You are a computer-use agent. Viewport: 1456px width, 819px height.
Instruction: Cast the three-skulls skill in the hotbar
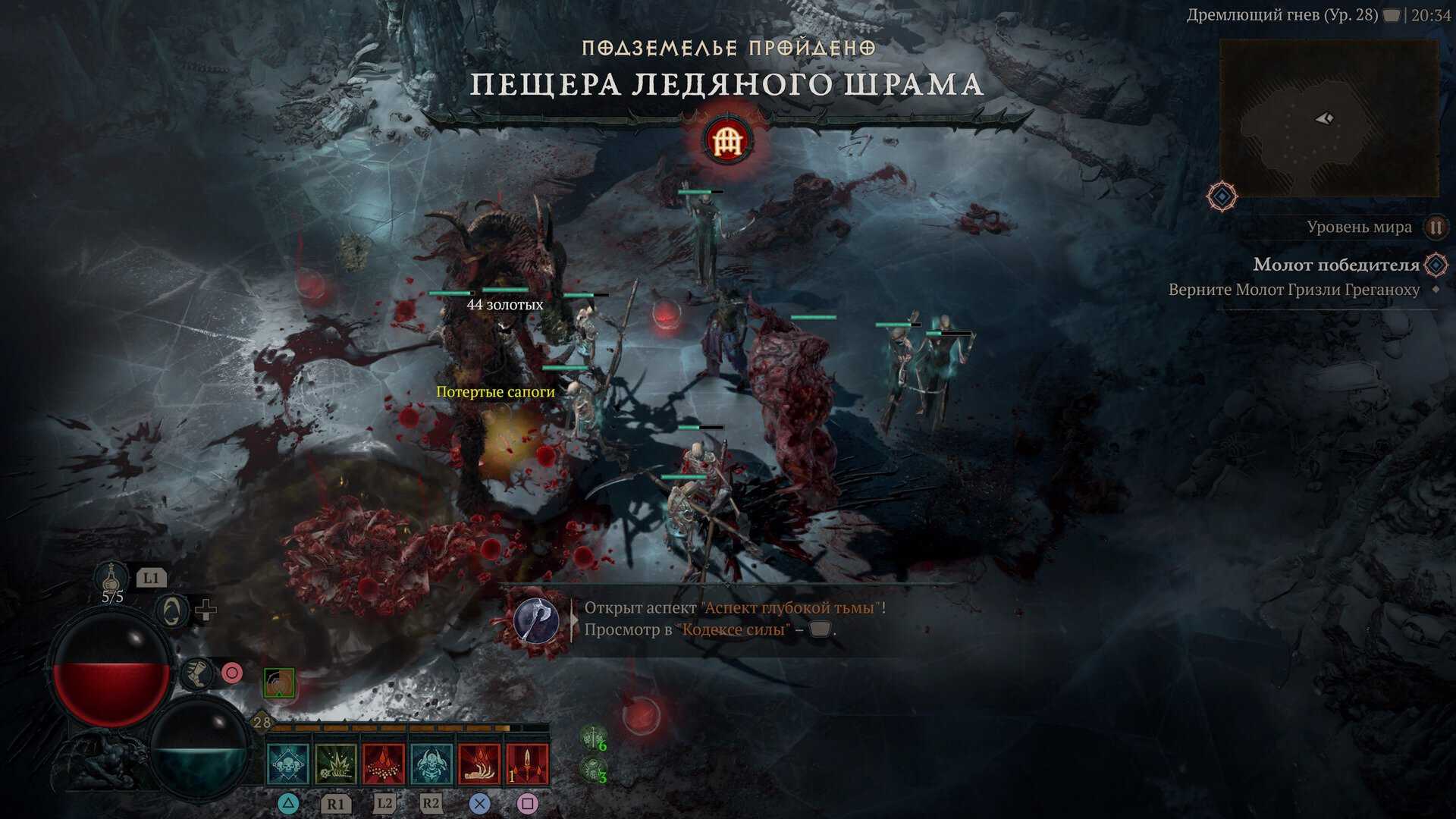click(x=288, y=763)
